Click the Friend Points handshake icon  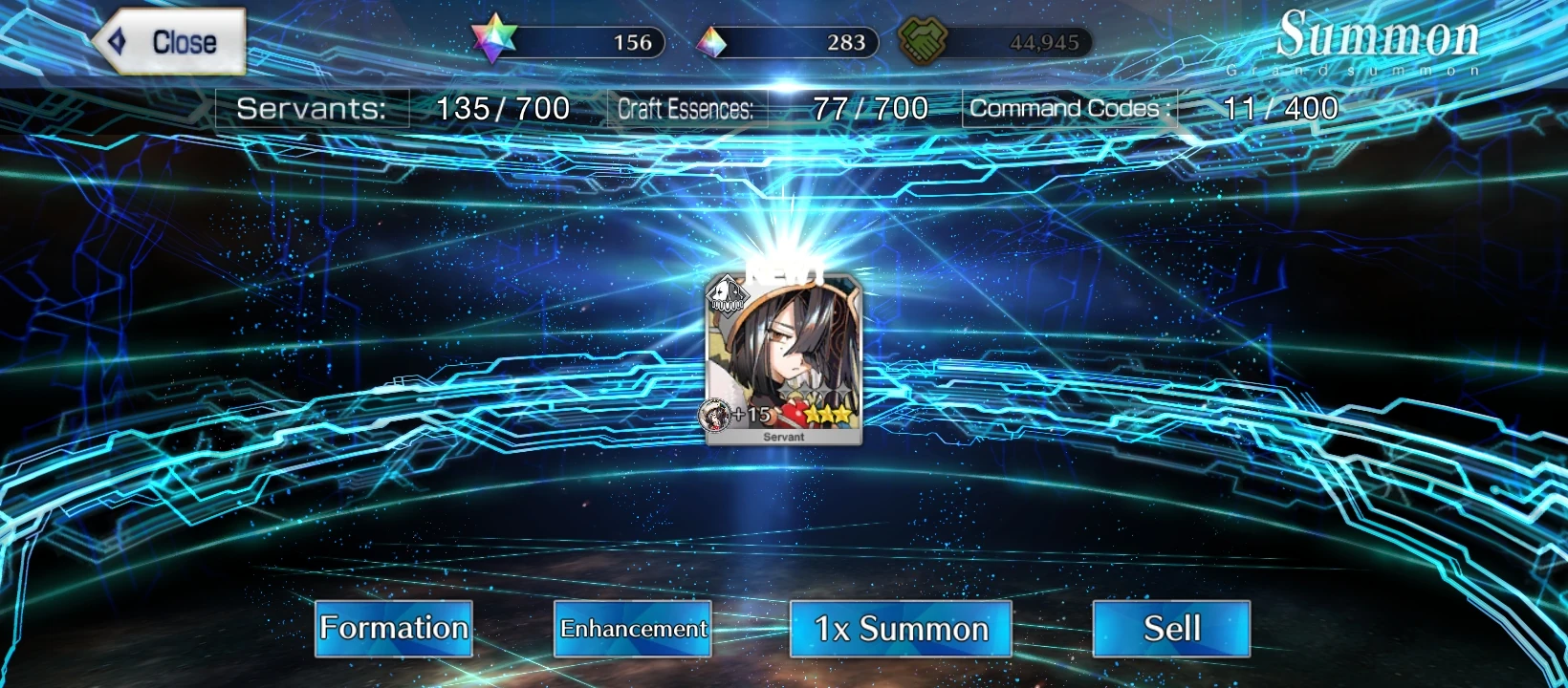pyautogui.click(x=924, y=40)
